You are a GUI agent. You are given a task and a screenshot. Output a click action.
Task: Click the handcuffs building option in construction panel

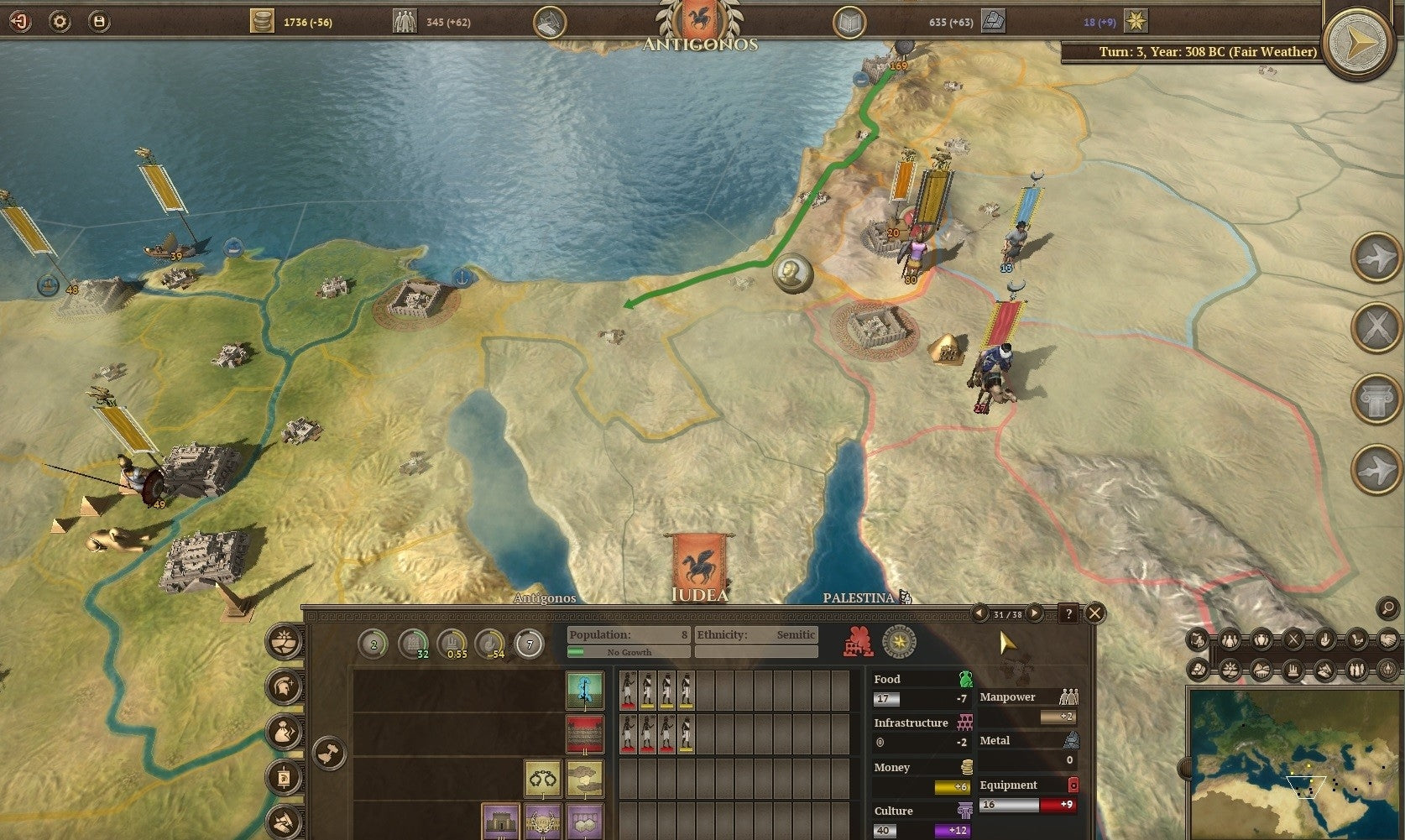pos(541,780)
